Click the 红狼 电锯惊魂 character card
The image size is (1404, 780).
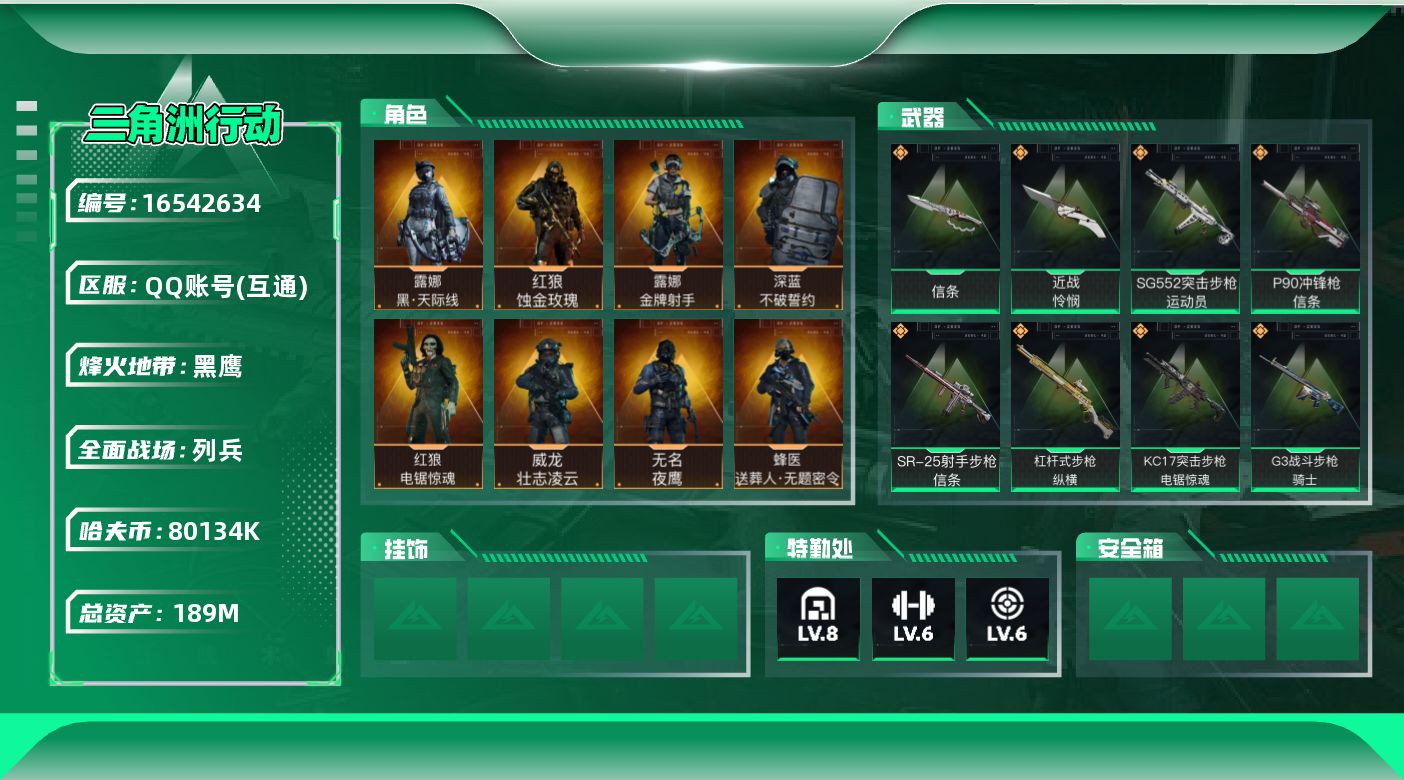click(x=428, y=404)
